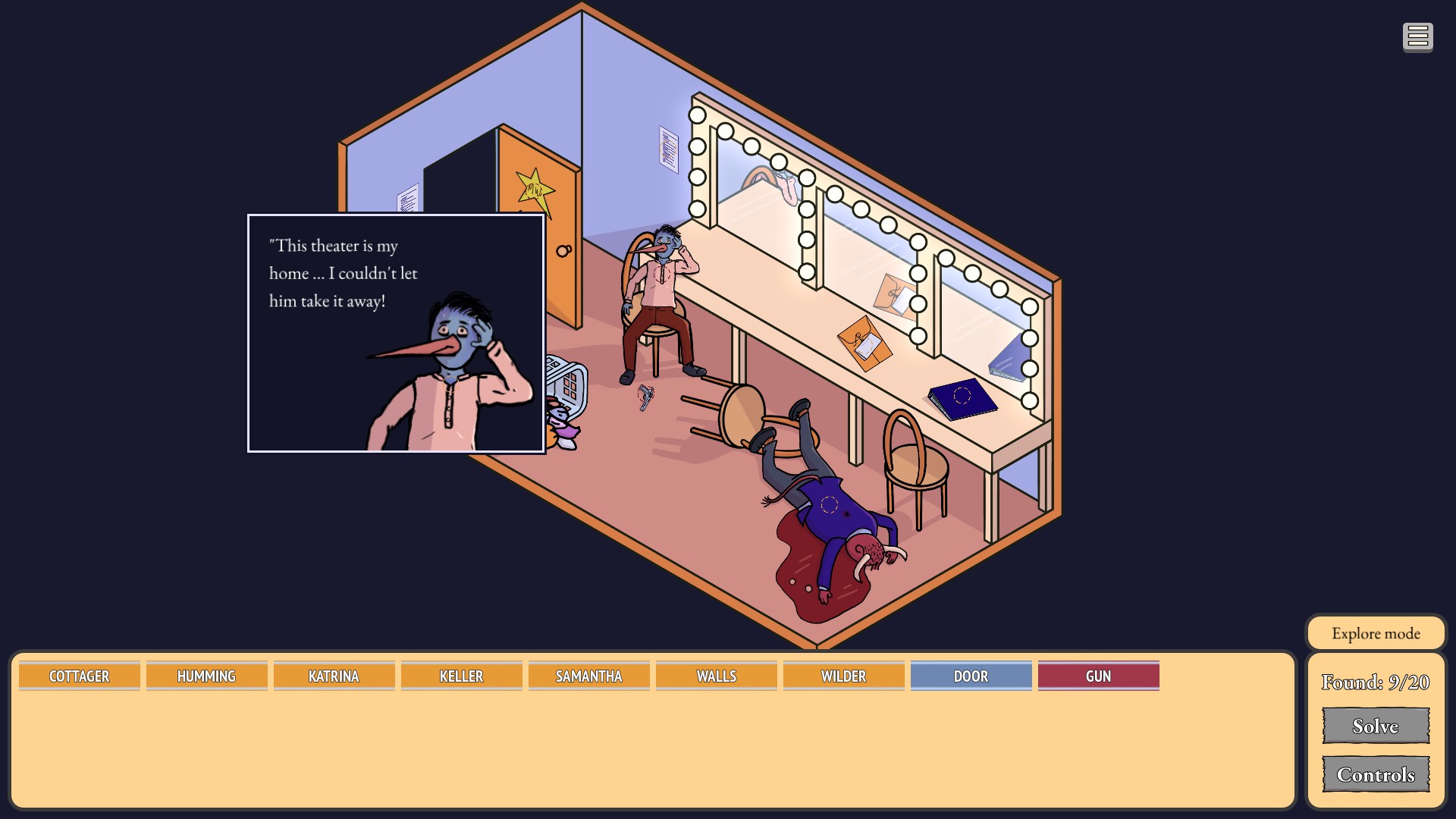Choose the blue DOOR word tile
Screen dimensions: 1456x819
click(x=971, y=676)
